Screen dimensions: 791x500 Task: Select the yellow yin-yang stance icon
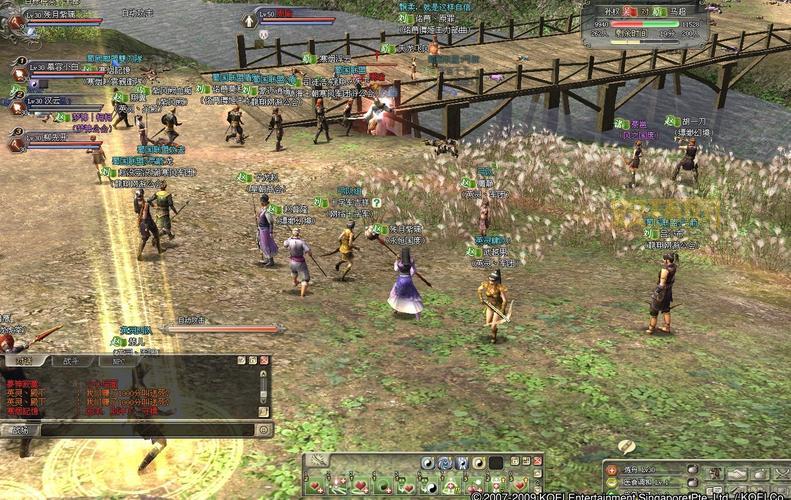coord(479,463)
